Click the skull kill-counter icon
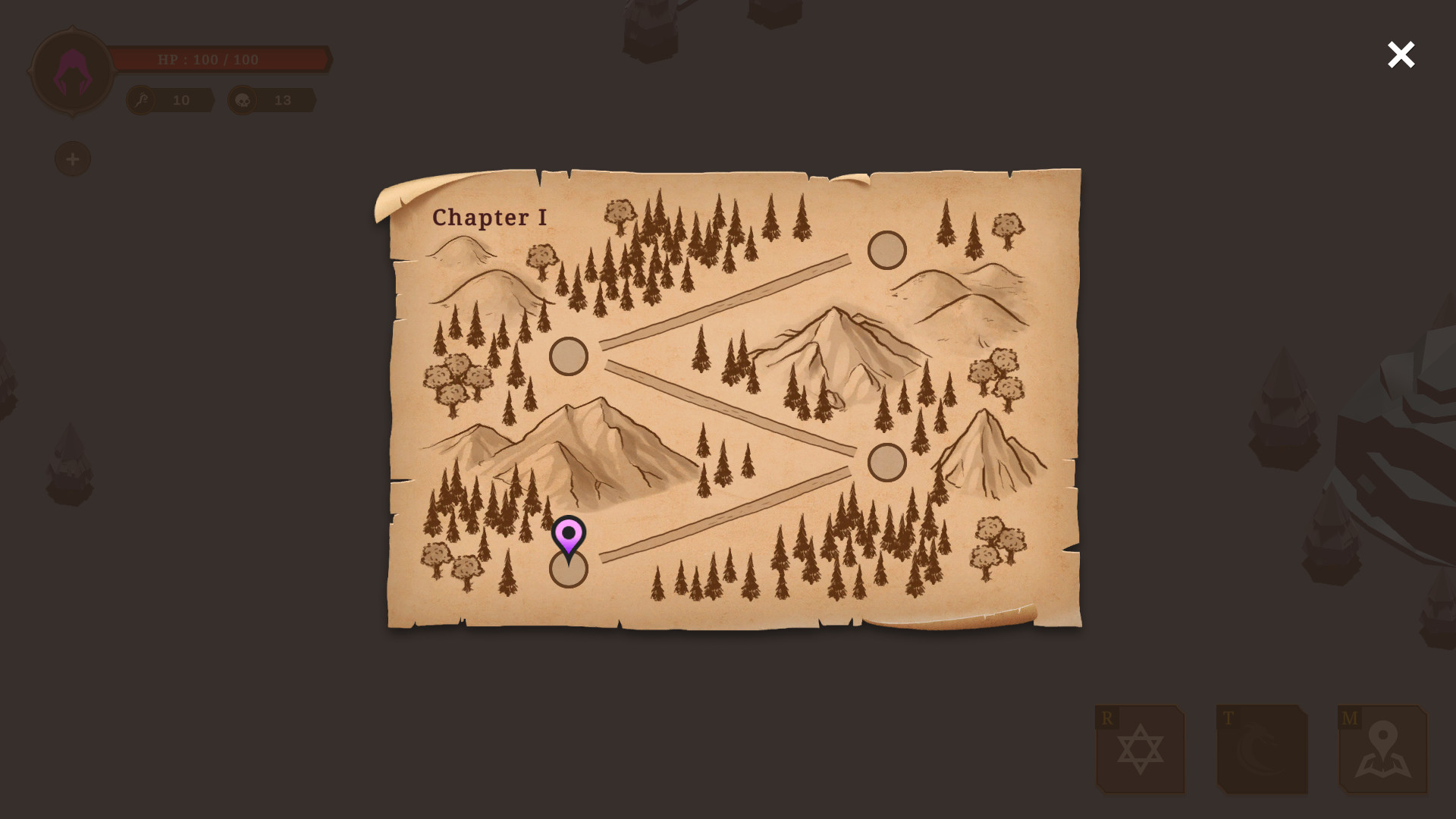Viewport: 1456px width, 819px height. [242, 99]
